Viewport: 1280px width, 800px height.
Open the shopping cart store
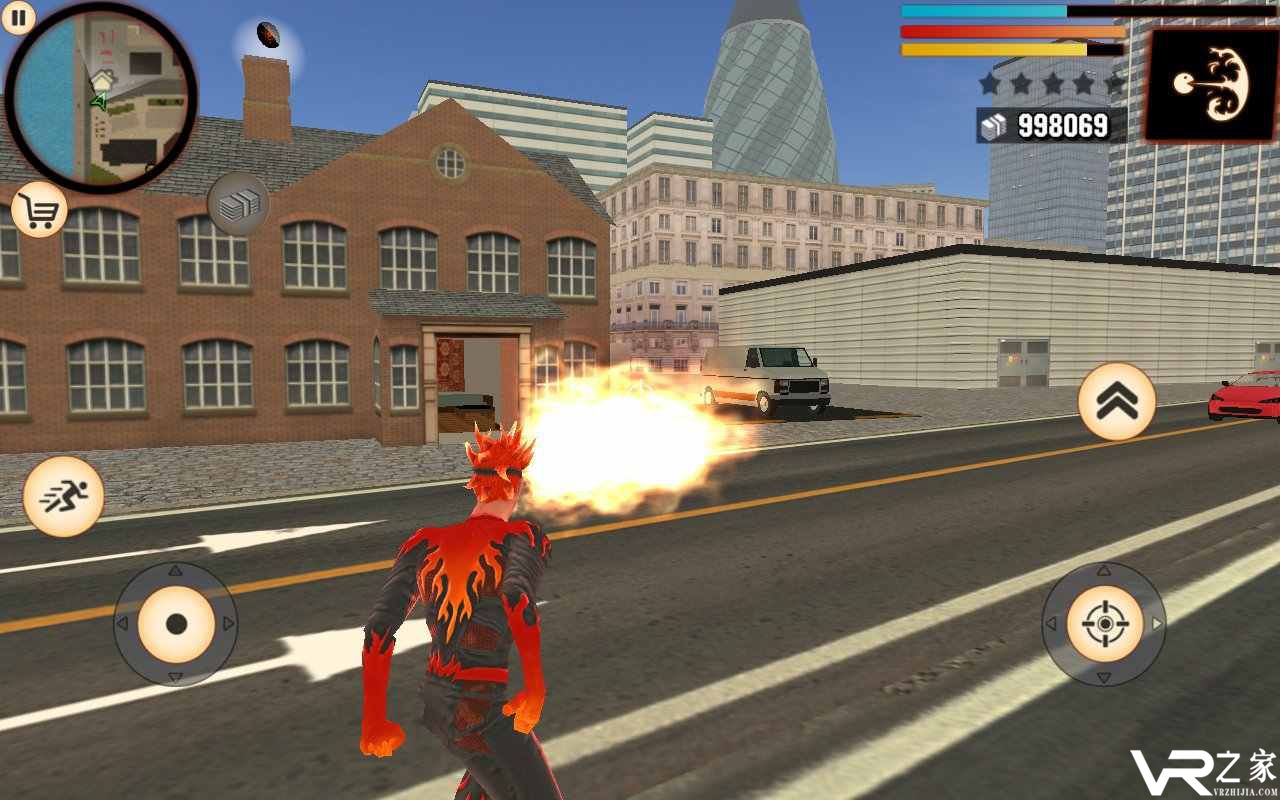39,210
